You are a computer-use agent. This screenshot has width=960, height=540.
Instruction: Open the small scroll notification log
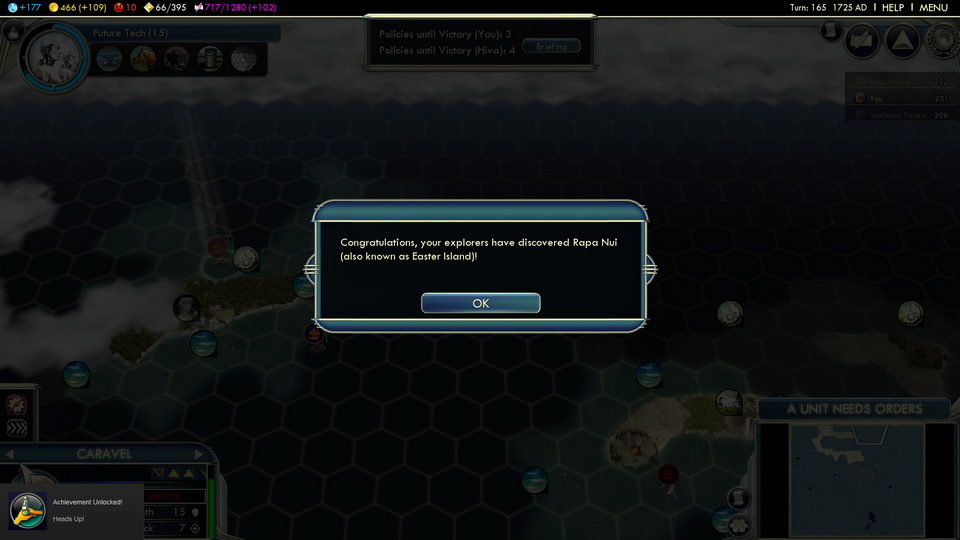[x=830, y=31]
